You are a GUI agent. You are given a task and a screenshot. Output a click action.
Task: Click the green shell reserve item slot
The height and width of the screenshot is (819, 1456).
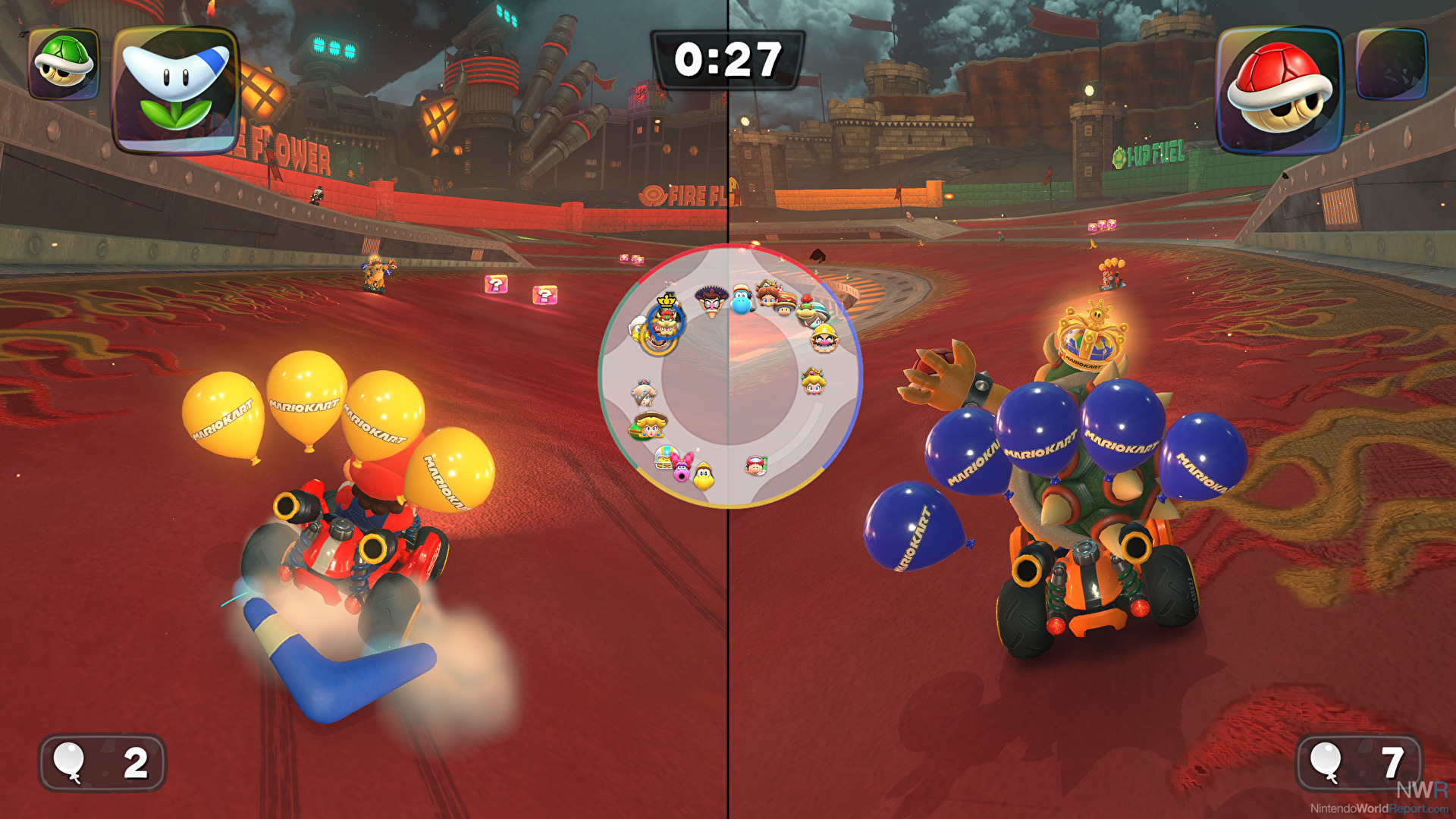[x=64, y=64]
